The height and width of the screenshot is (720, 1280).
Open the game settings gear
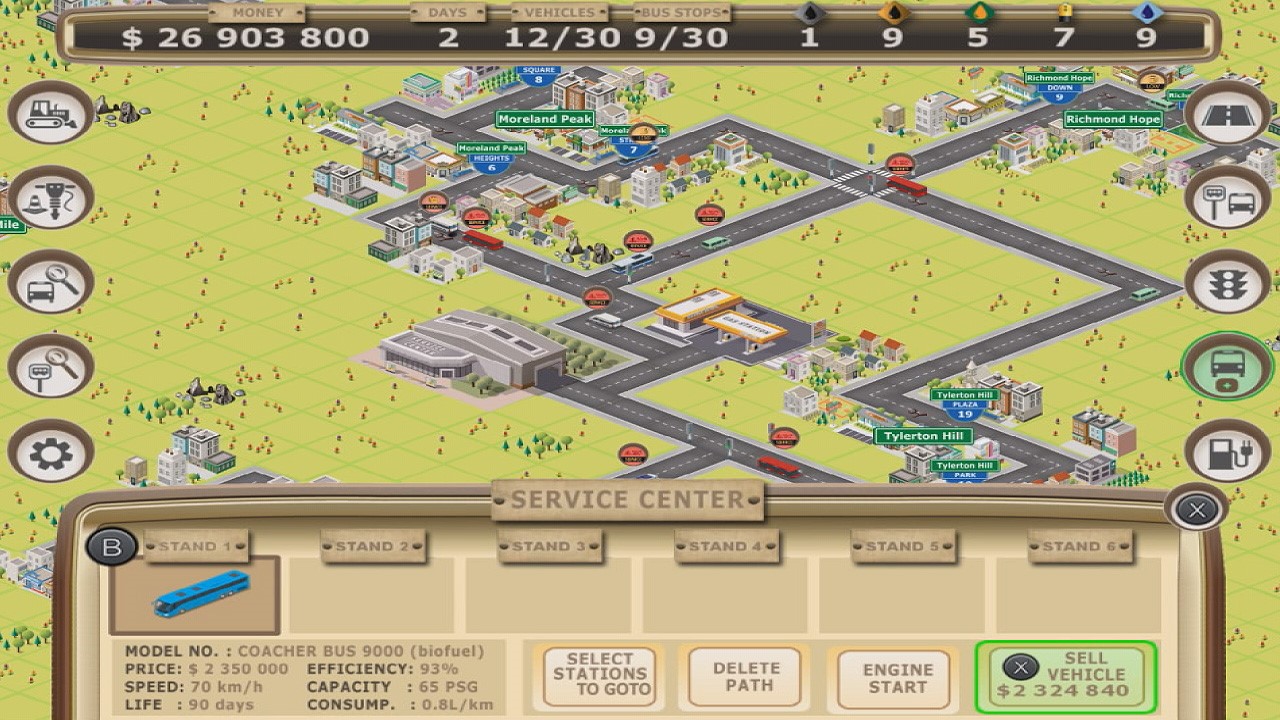49,451
